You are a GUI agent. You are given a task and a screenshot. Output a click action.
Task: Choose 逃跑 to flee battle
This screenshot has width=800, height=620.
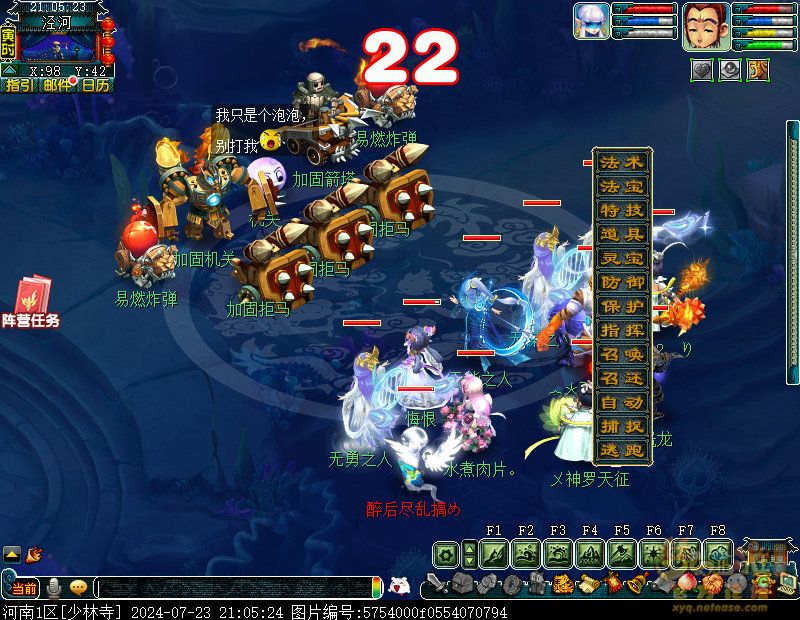[623, 451]
